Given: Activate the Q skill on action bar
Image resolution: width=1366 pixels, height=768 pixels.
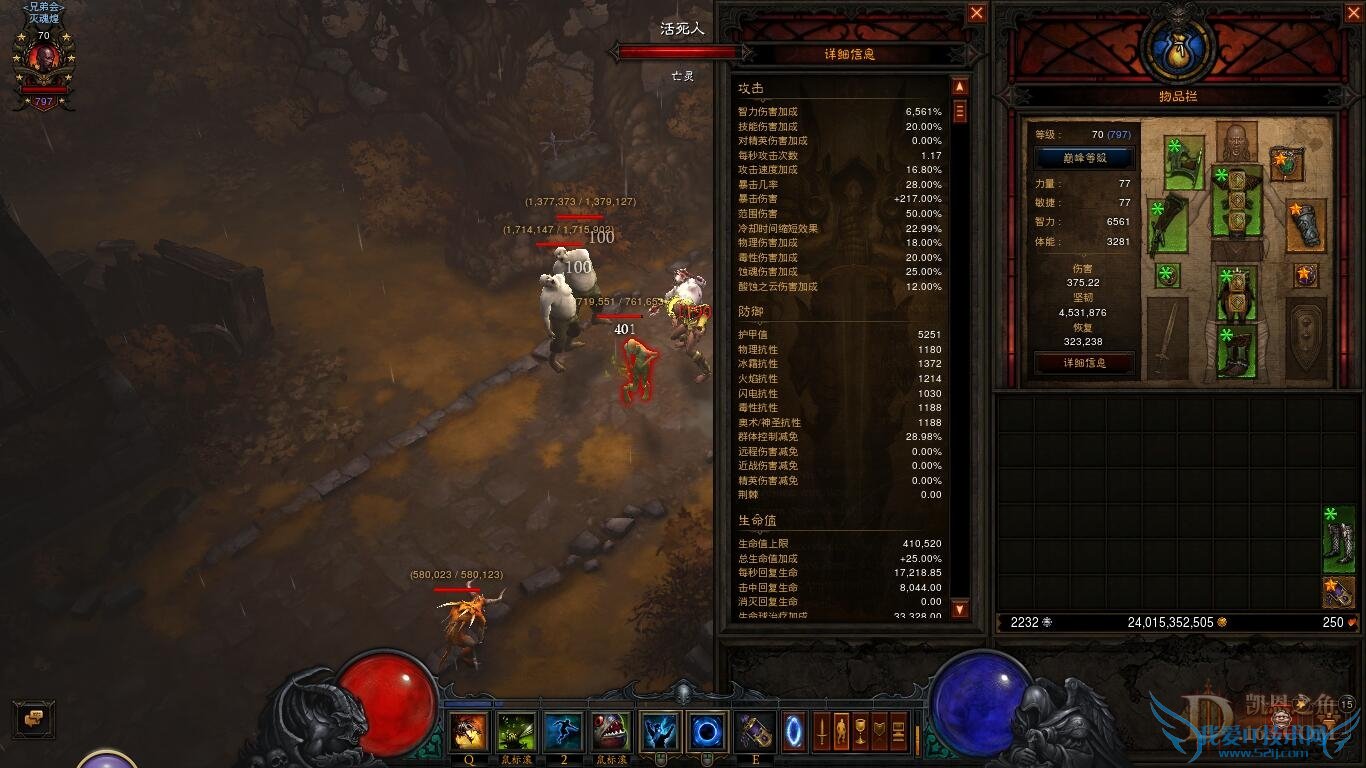Looking at the screenshot, I should point(468,732).
